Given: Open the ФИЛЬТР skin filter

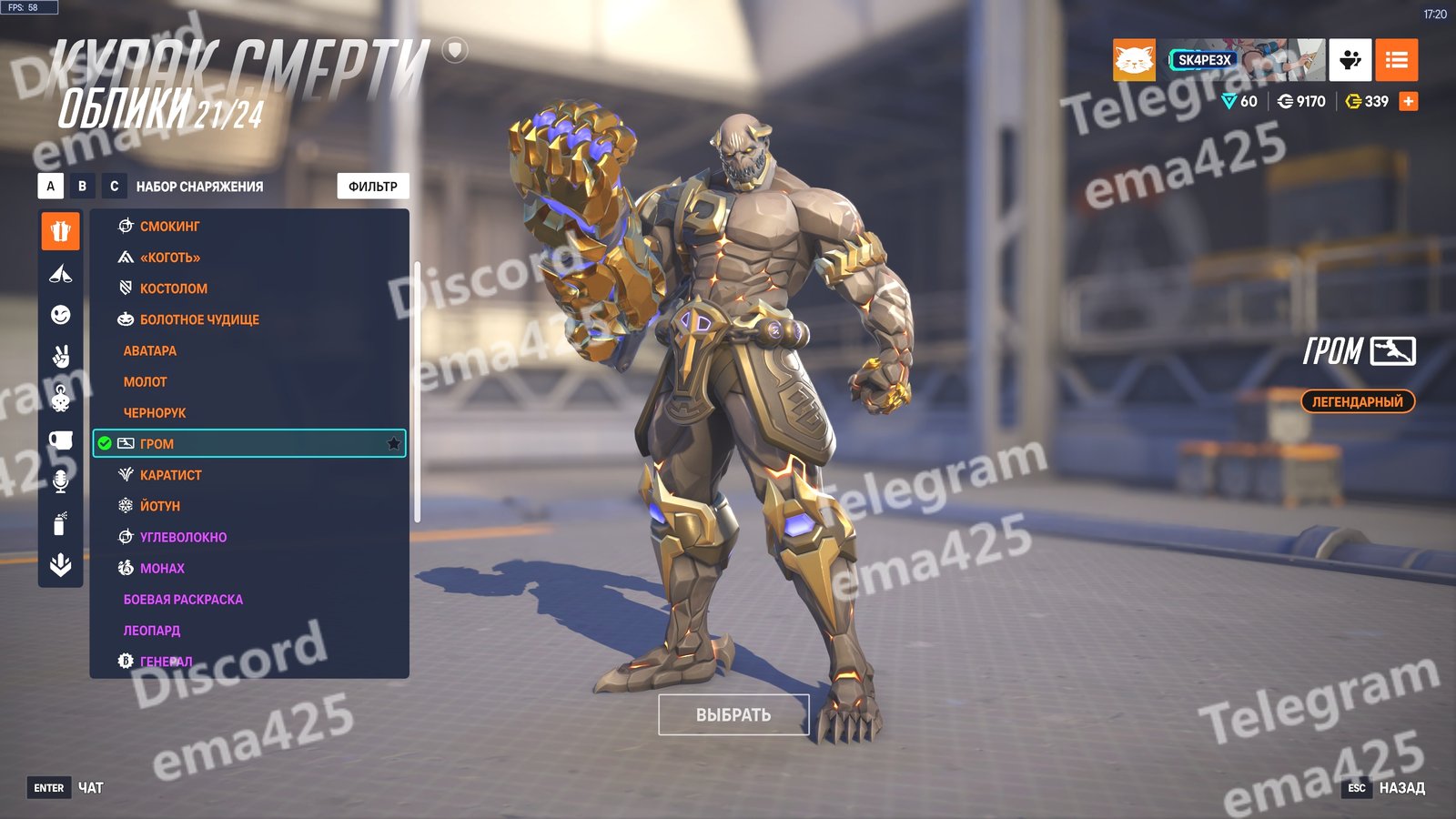Looking at the screenshot, I should click(x=373, y=187).
